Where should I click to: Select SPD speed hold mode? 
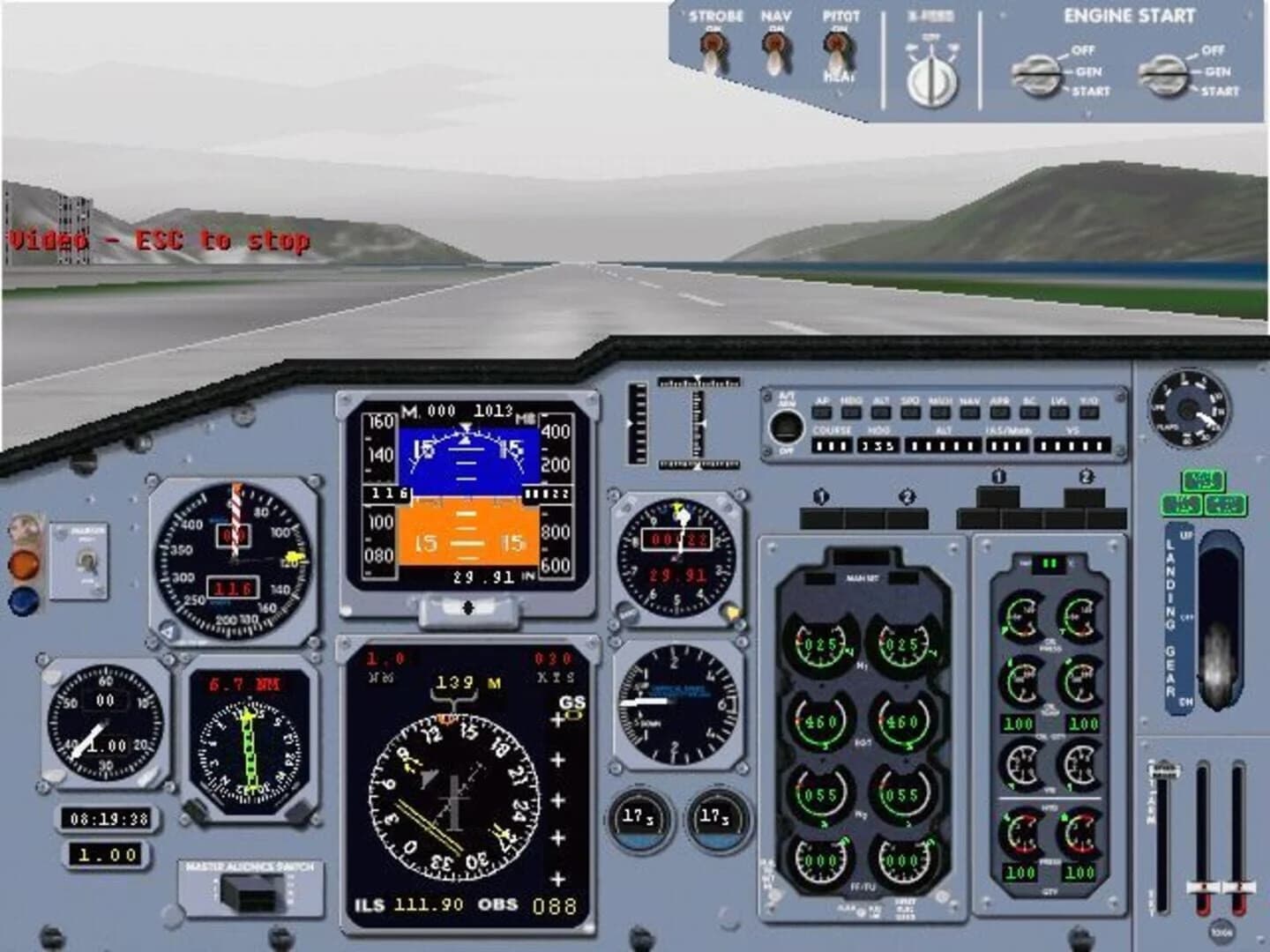point(909,413)
